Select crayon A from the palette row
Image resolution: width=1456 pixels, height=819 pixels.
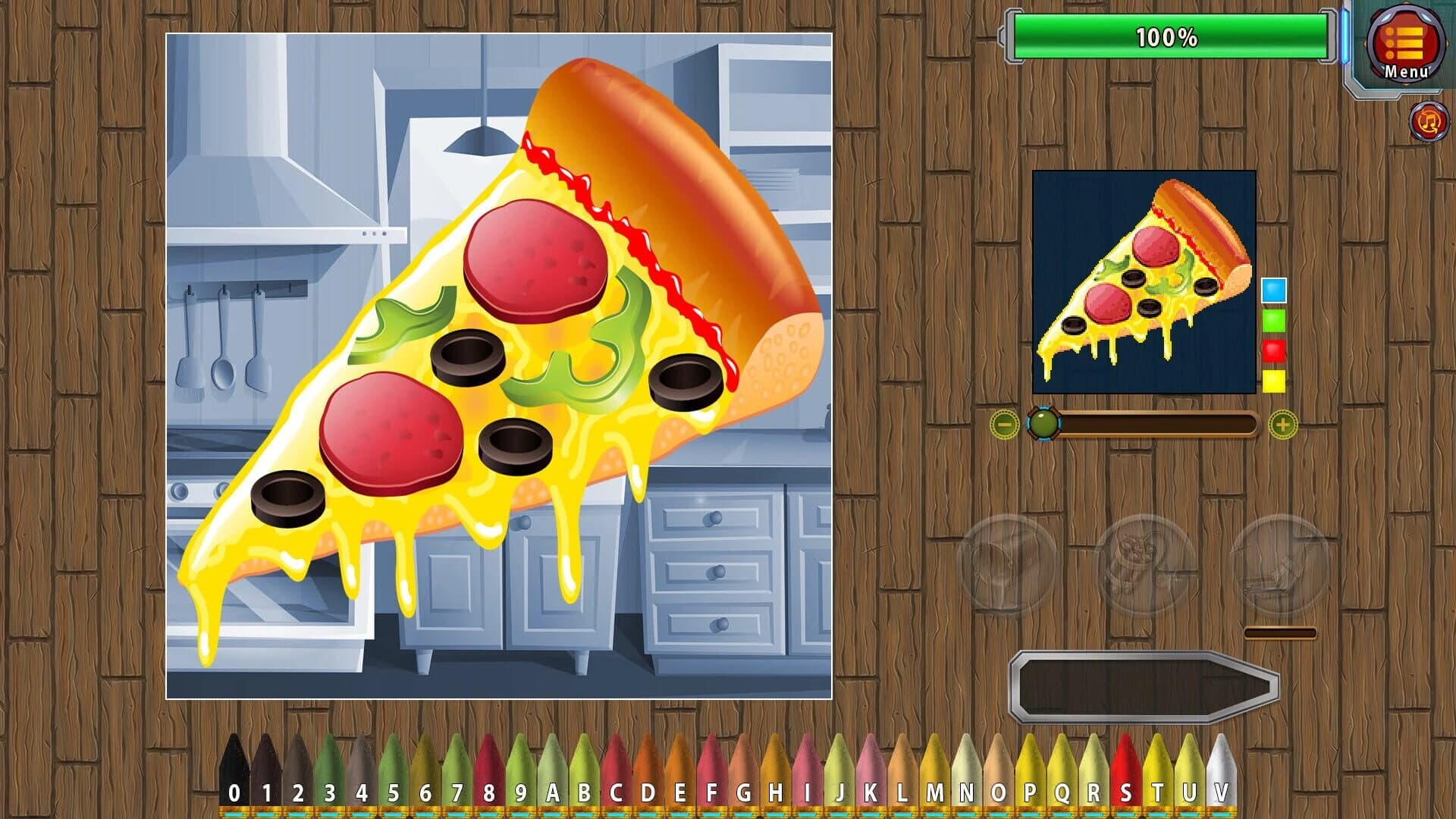[x=551, y=773]
